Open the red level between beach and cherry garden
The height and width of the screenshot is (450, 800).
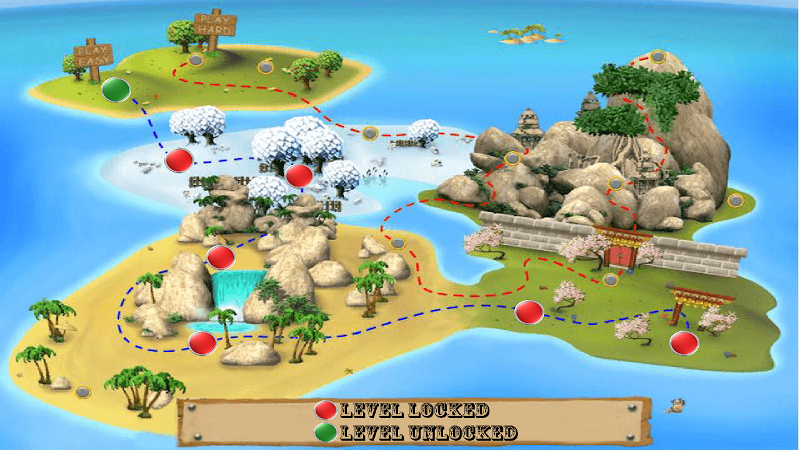(x=528, y=312)
